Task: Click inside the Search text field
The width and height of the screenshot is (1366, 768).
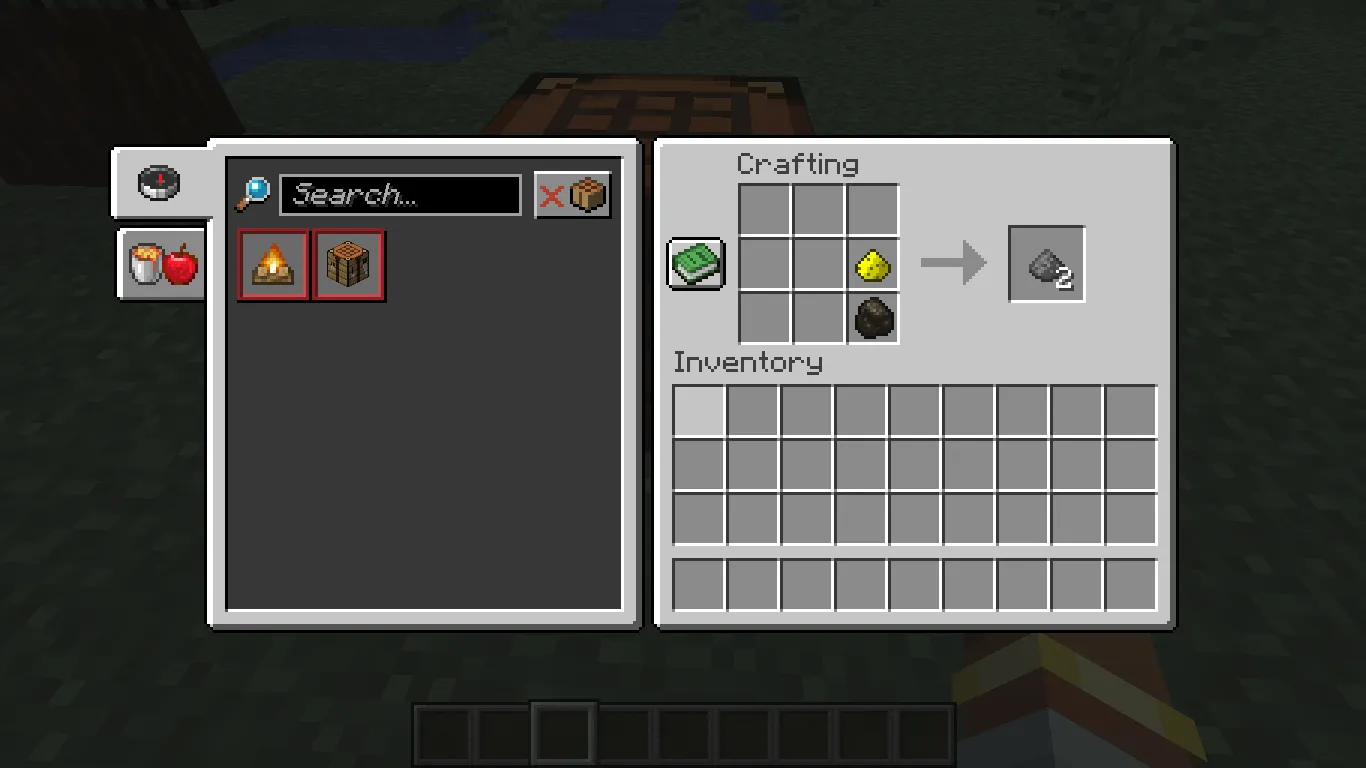Action: [400, 194]
